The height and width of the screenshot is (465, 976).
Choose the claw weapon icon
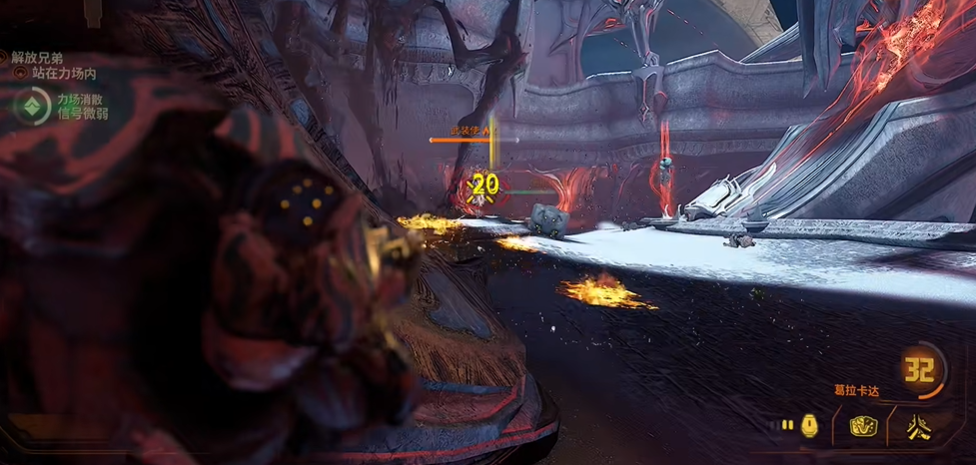919,427
